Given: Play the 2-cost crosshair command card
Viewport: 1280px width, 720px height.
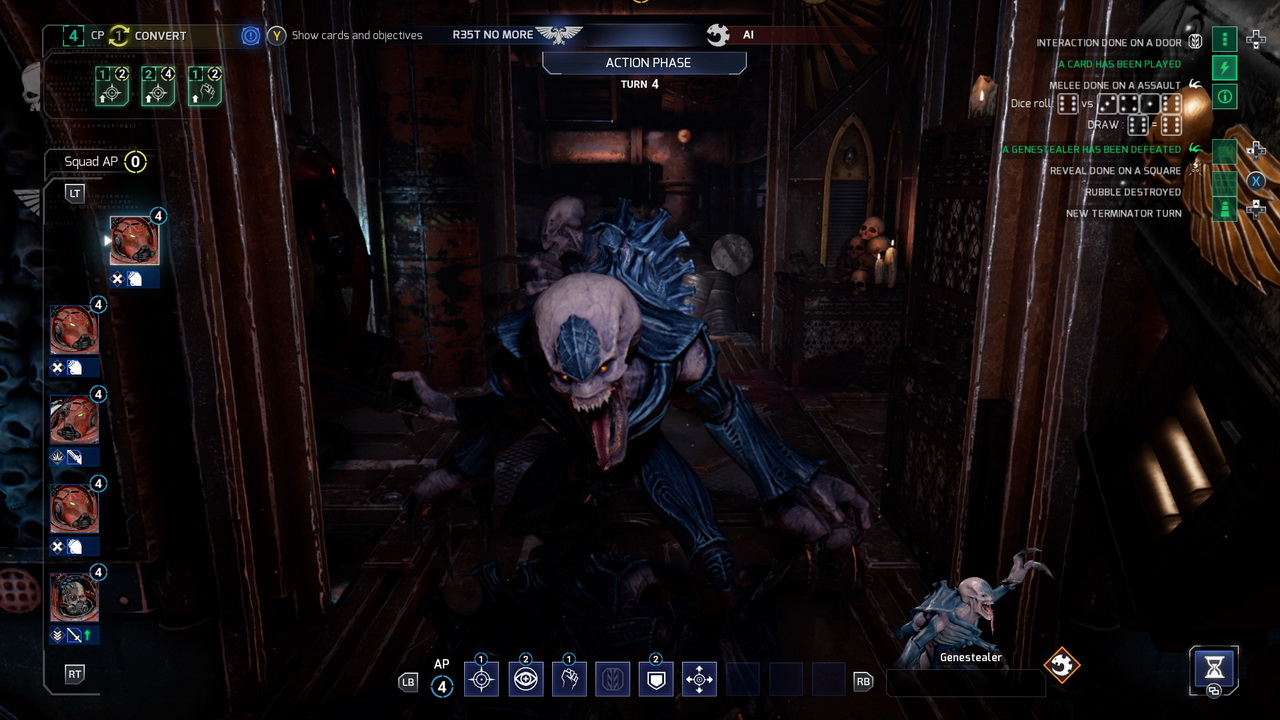Looking at the screenshot, I should click(x=158, y=89).
